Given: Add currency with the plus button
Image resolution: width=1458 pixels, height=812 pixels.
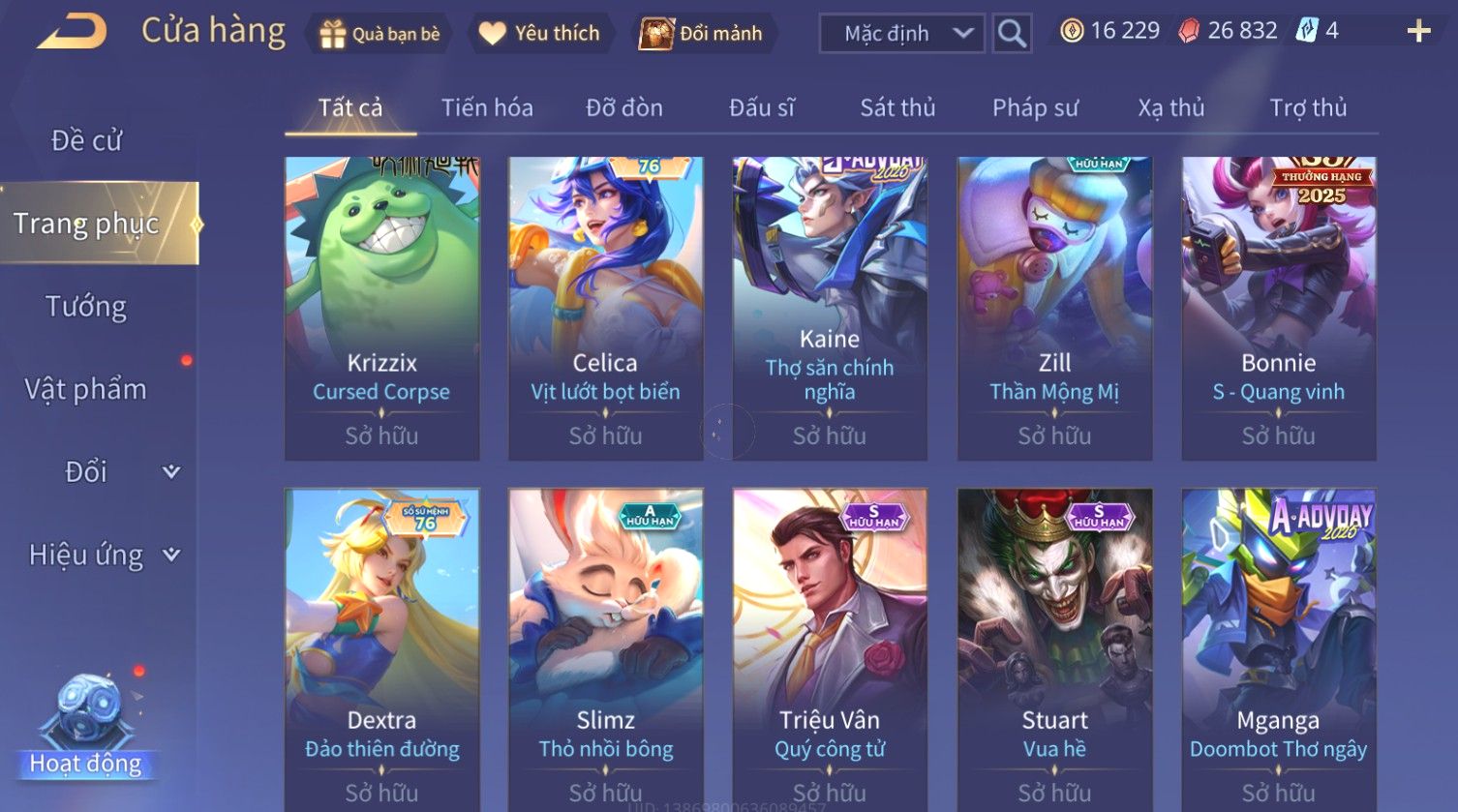Looking at the screenshot, I should 1418,32.
